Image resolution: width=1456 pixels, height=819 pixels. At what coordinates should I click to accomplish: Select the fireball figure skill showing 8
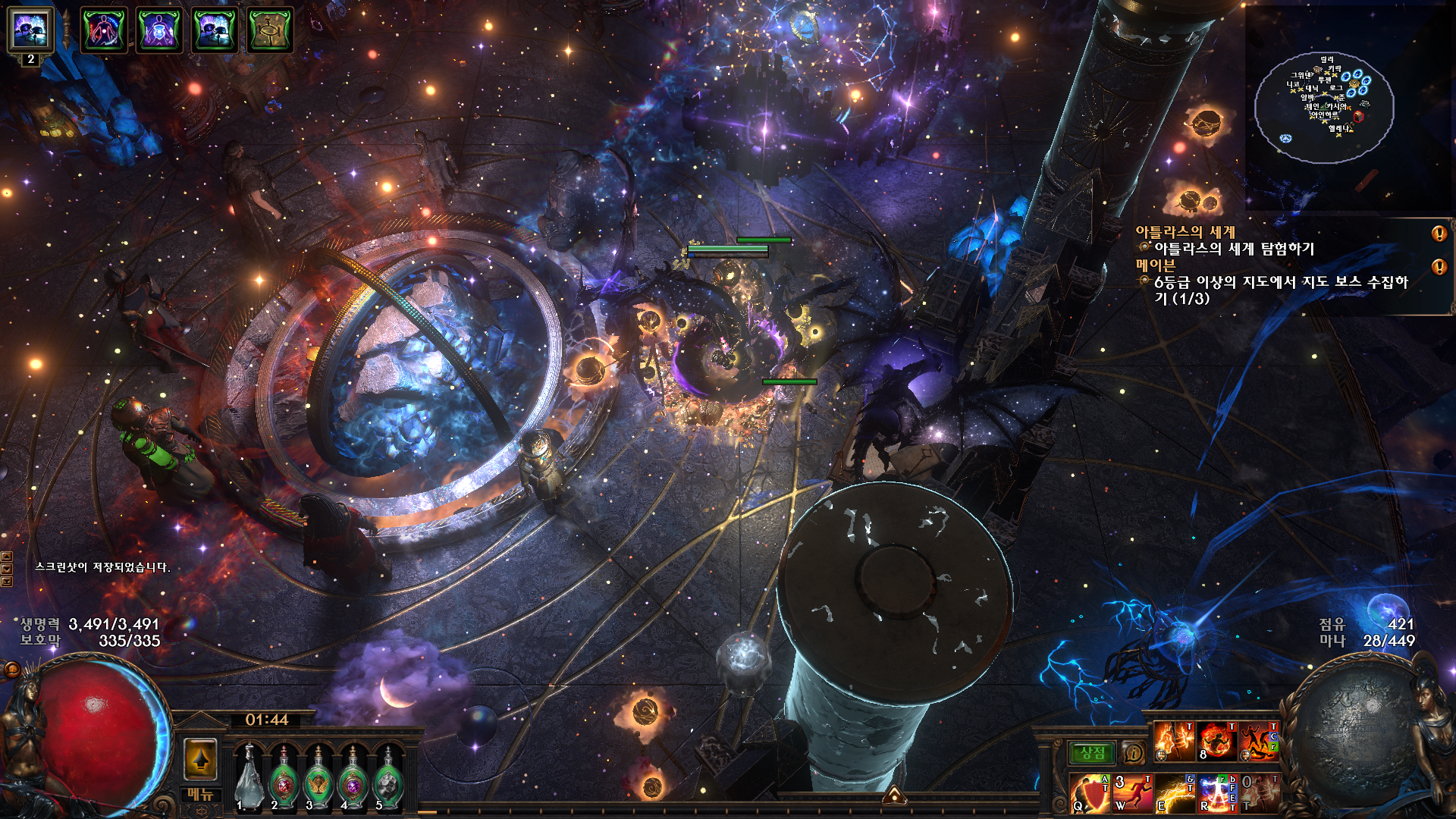1216,741
